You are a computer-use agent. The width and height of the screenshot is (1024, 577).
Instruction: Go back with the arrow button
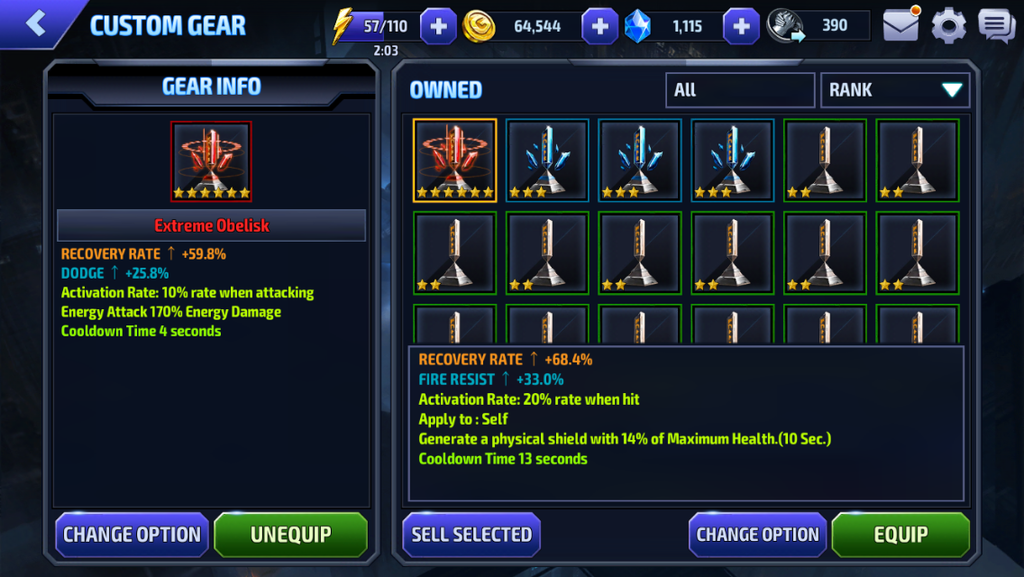click(37, 24)
